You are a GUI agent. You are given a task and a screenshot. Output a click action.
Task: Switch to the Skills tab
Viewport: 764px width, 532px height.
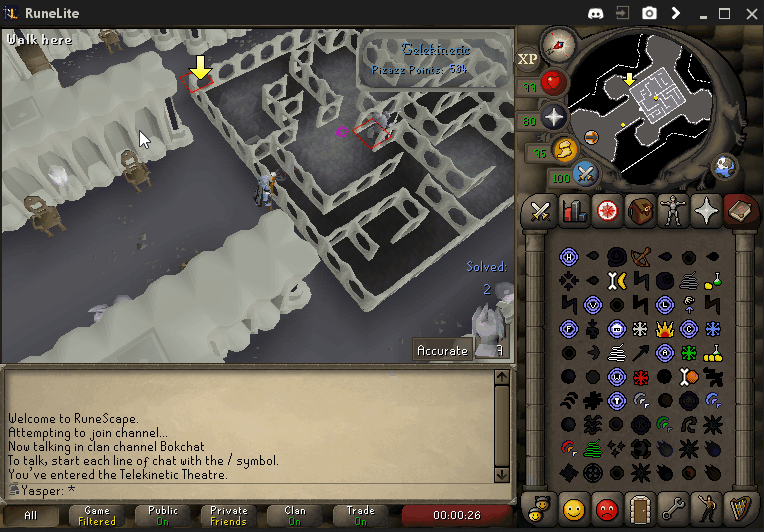[x=574, y=211]
